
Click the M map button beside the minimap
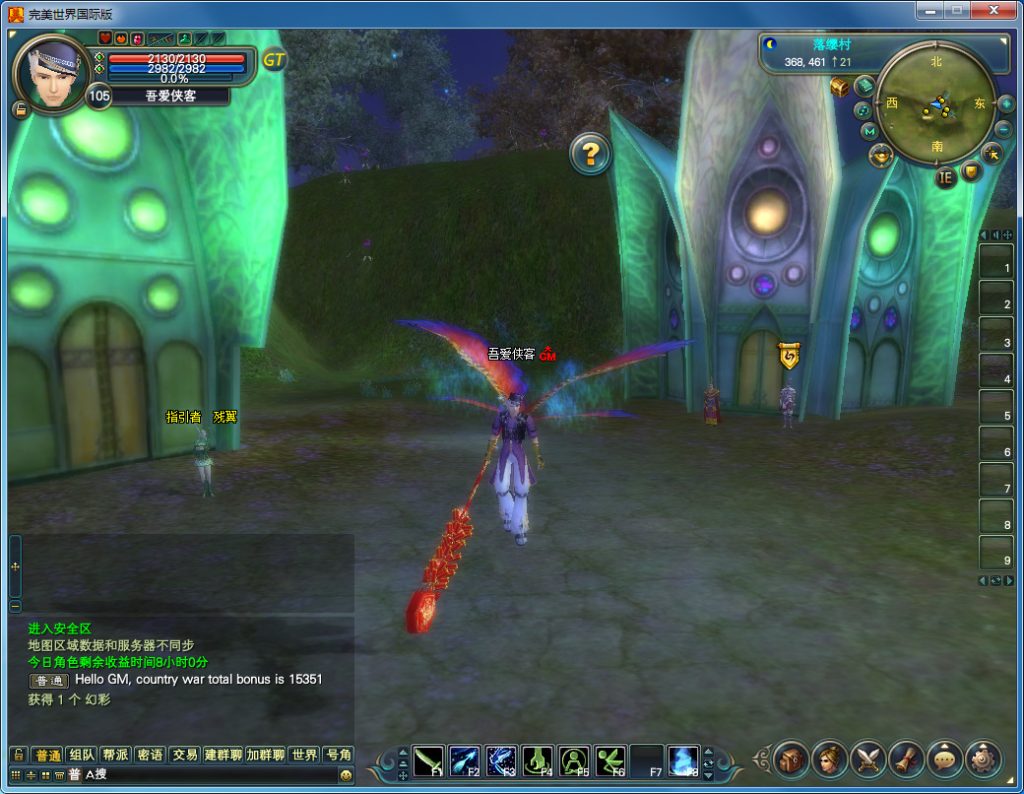pos(869,131)
